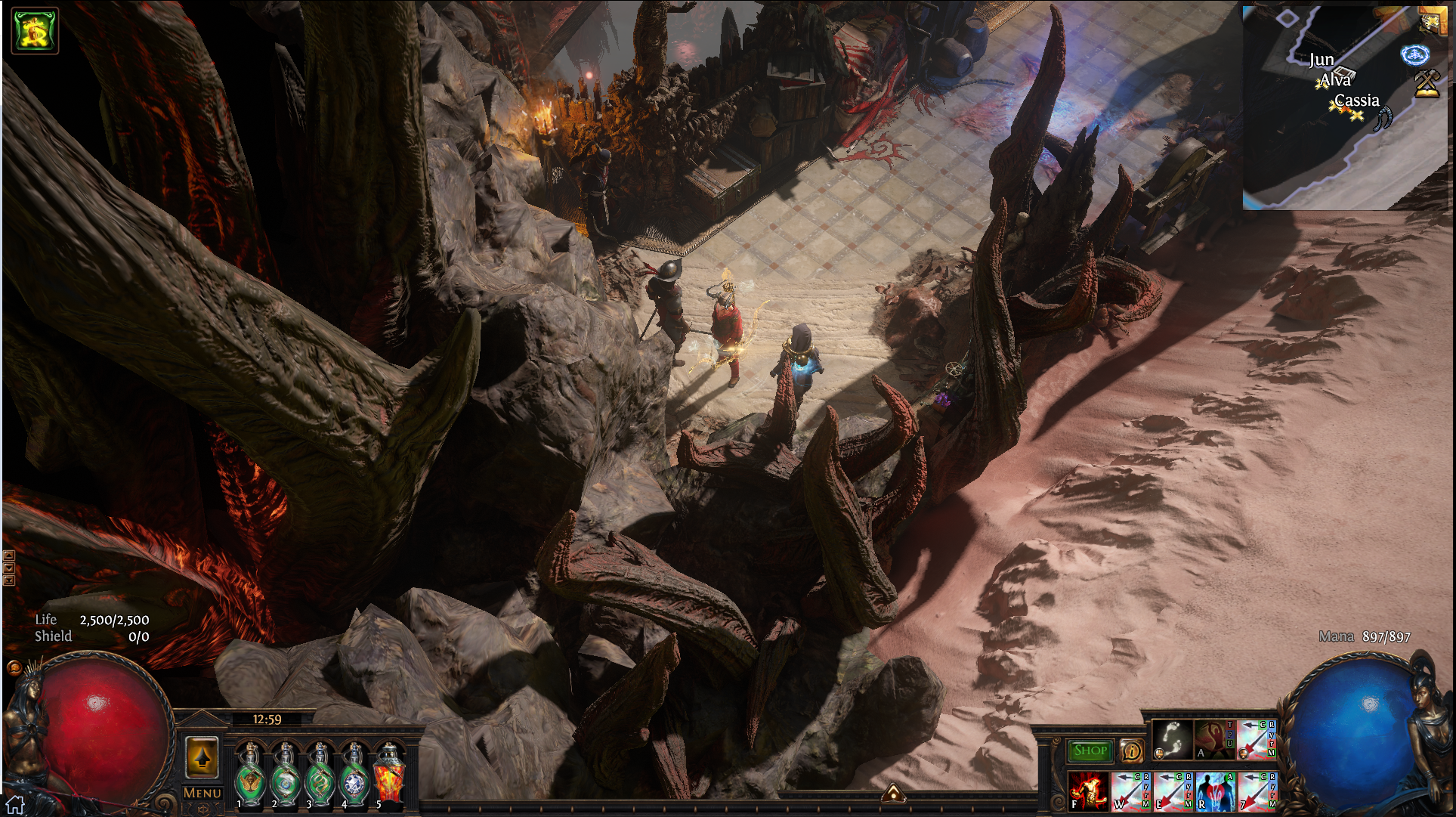Click the green buff icon at top left
The height and width of the screenshot is (817, 1456).
click(x=35, y=30)
